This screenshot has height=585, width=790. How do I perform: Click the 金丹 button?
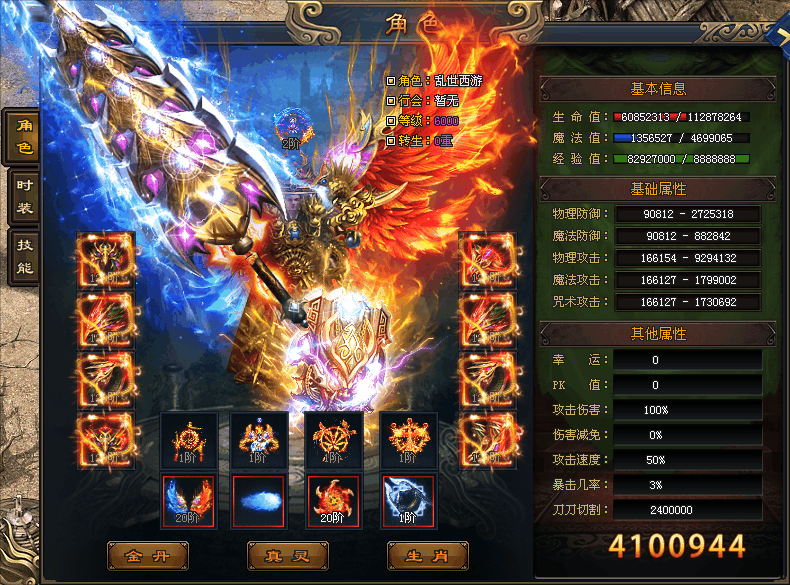(x=148, y=554)
